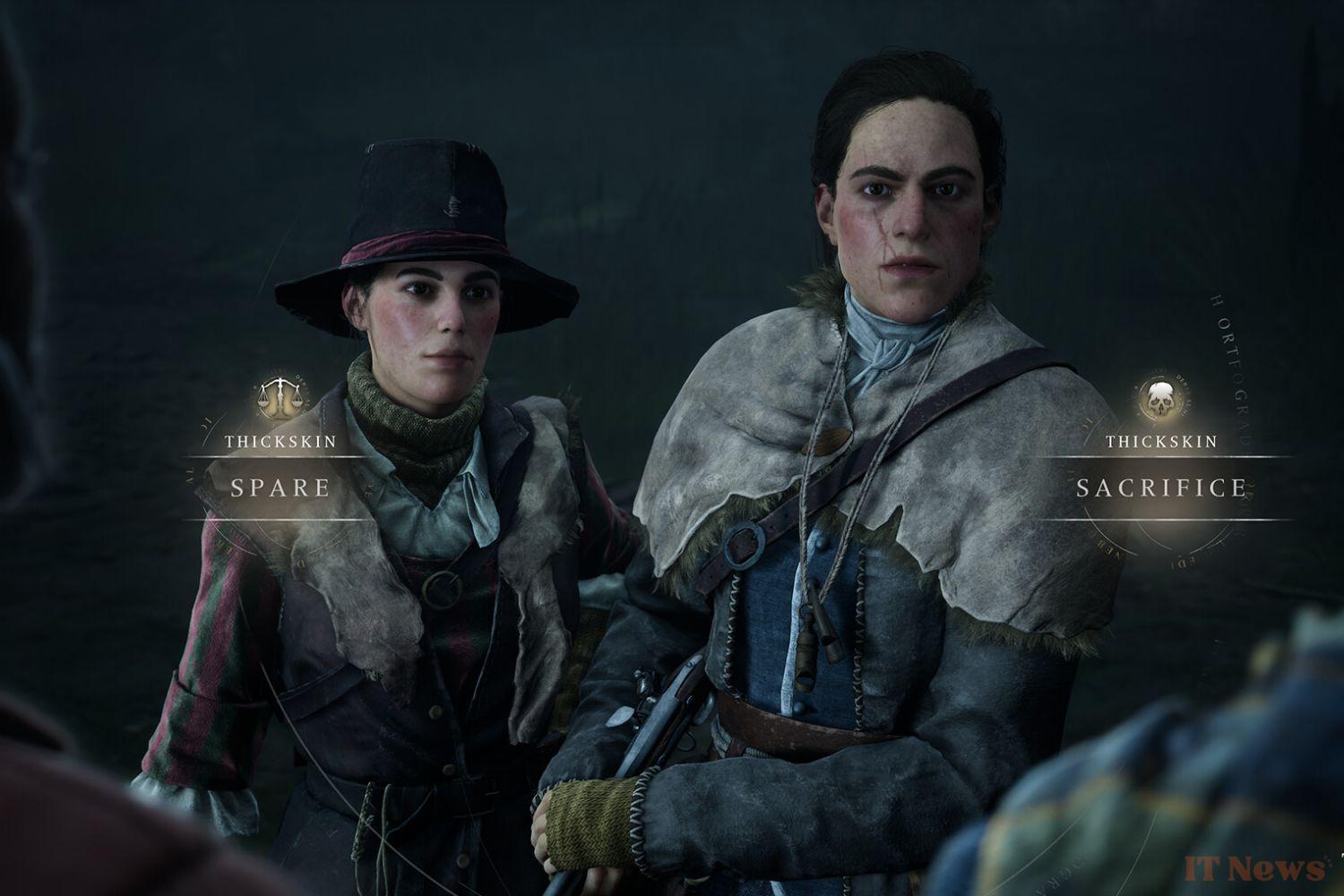The height and width of the screenshot is (896, 1344).
Task: Choose the Spare option for Thickskin
Action: point(280,487)
